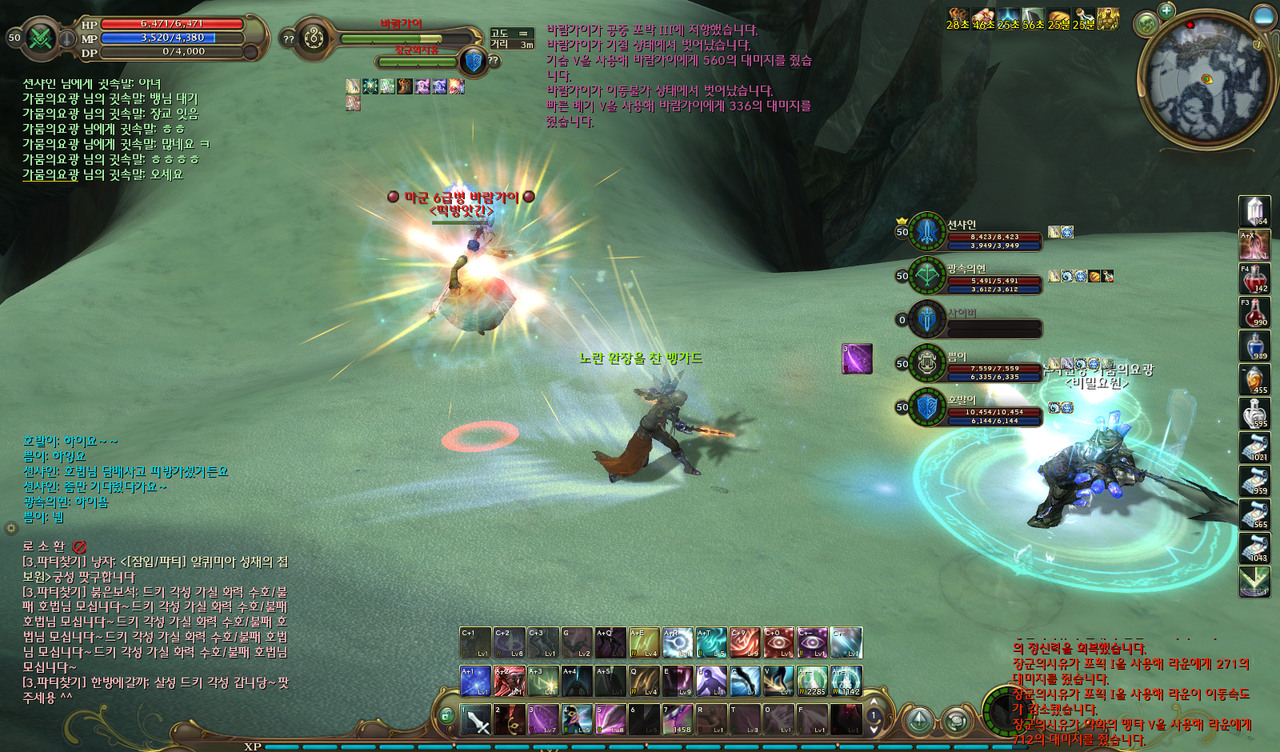Select party member 호발이's frame
The height and width of the screenshot is (752, 1280).
coord(985,406)
